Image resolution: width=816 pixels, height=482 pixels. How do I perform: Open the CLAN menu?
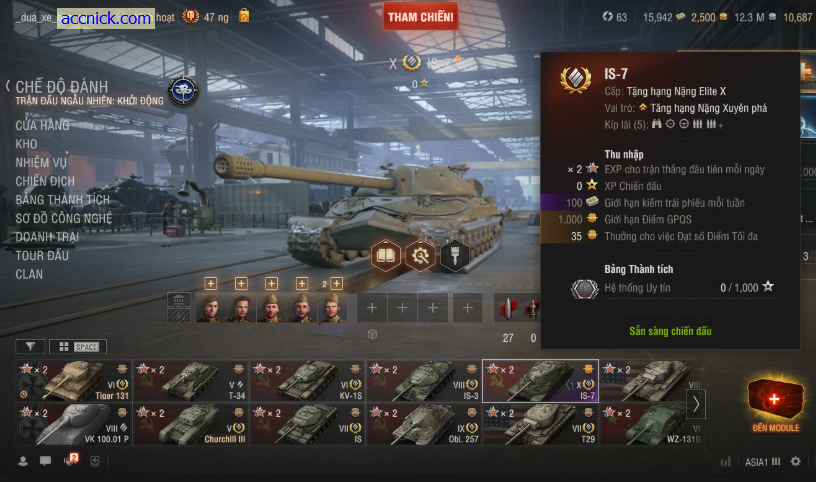pyautogui.click(x=30, y=274)
